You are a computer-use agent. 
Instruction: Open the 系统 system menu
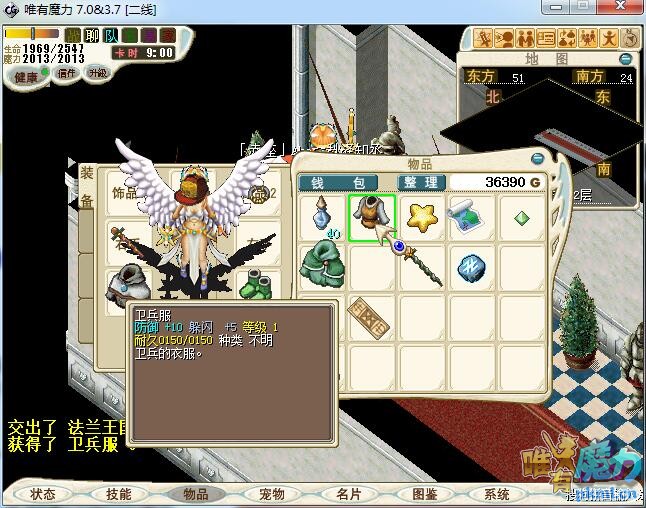coord(497,493)
